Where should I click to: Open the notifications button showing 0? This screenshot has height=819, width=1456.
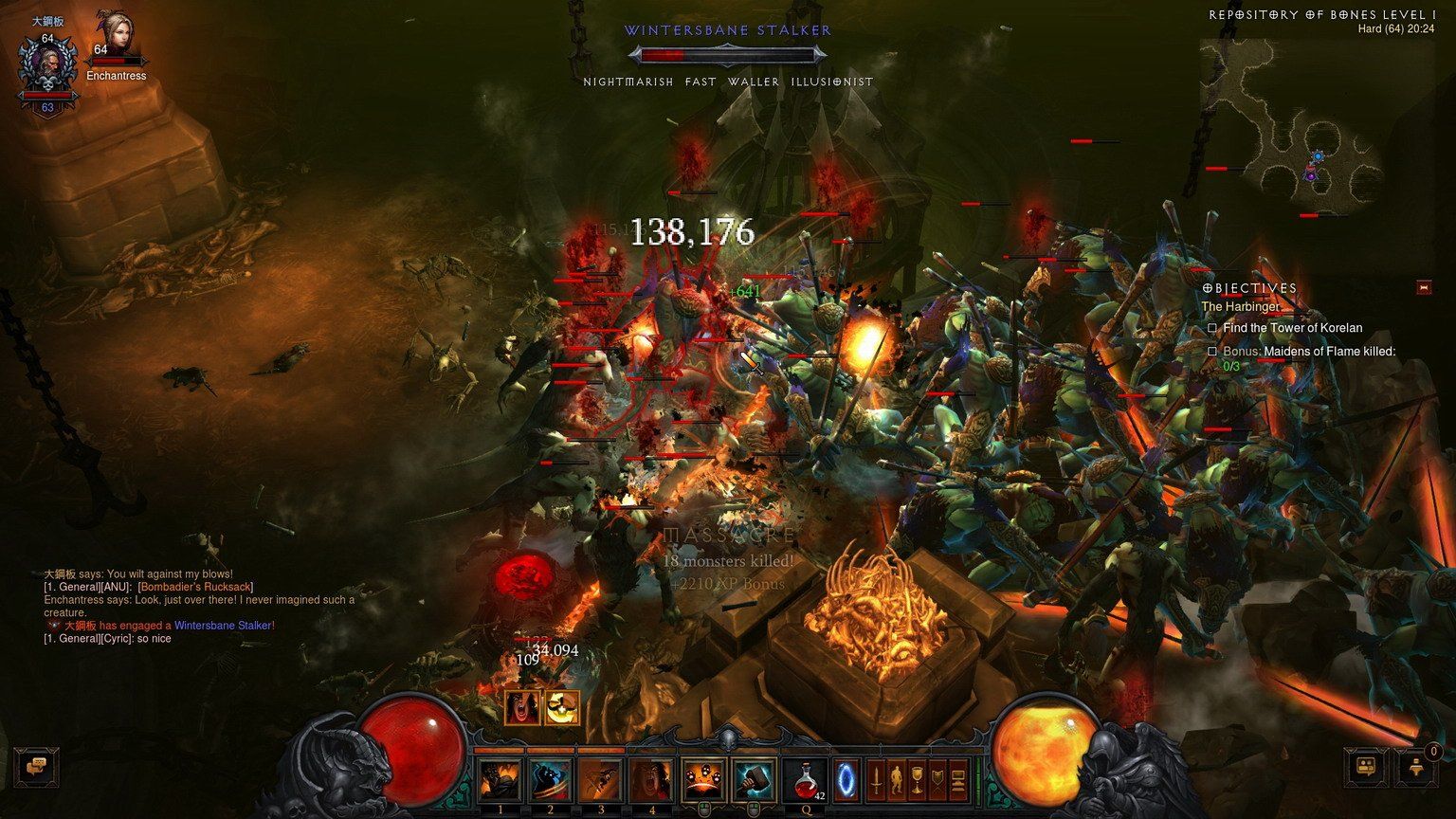(x=1418, y=766)
